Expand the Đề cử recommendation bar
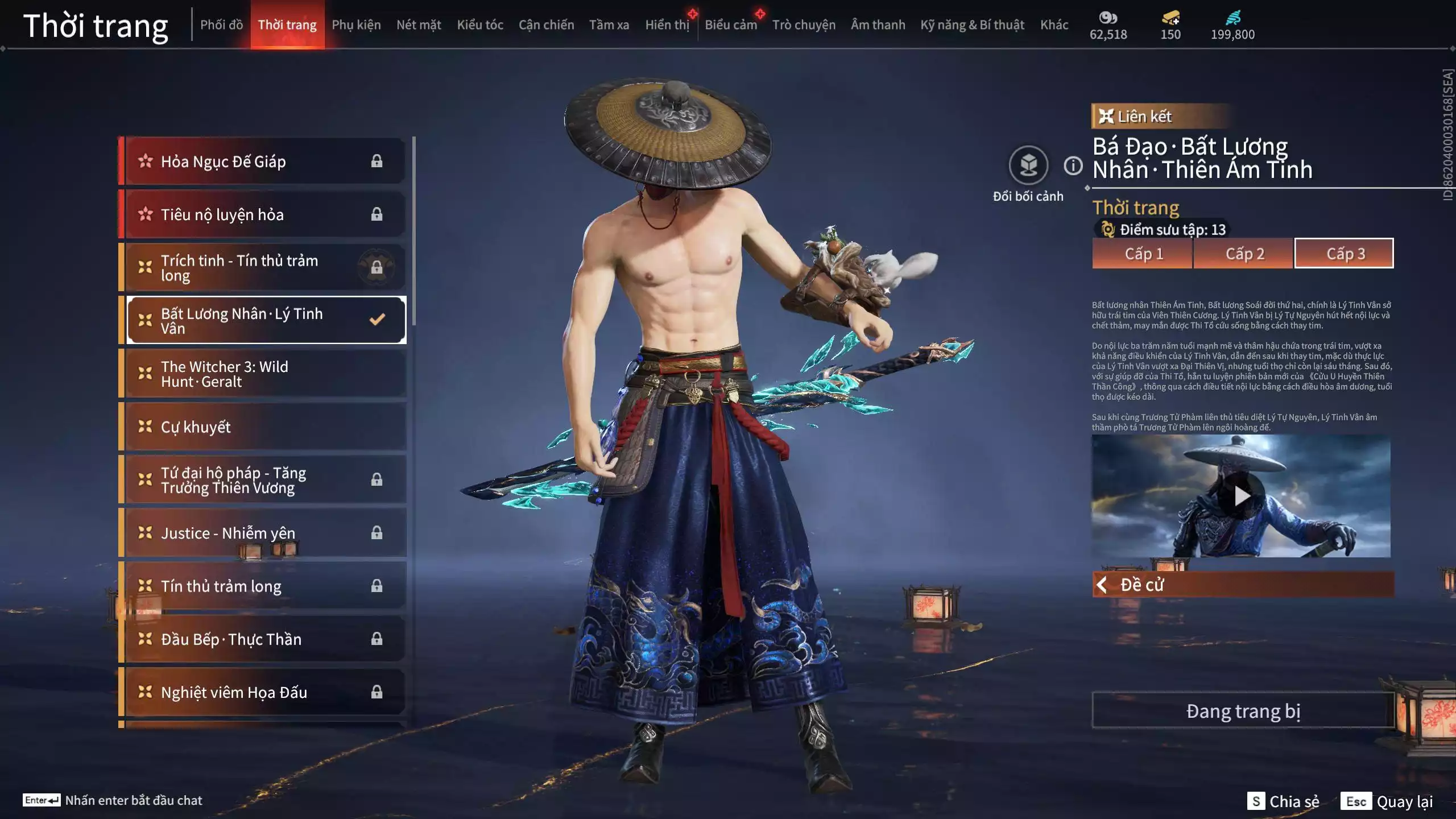This screenshot has width=1456, height=819. [x=1243, y=585]
